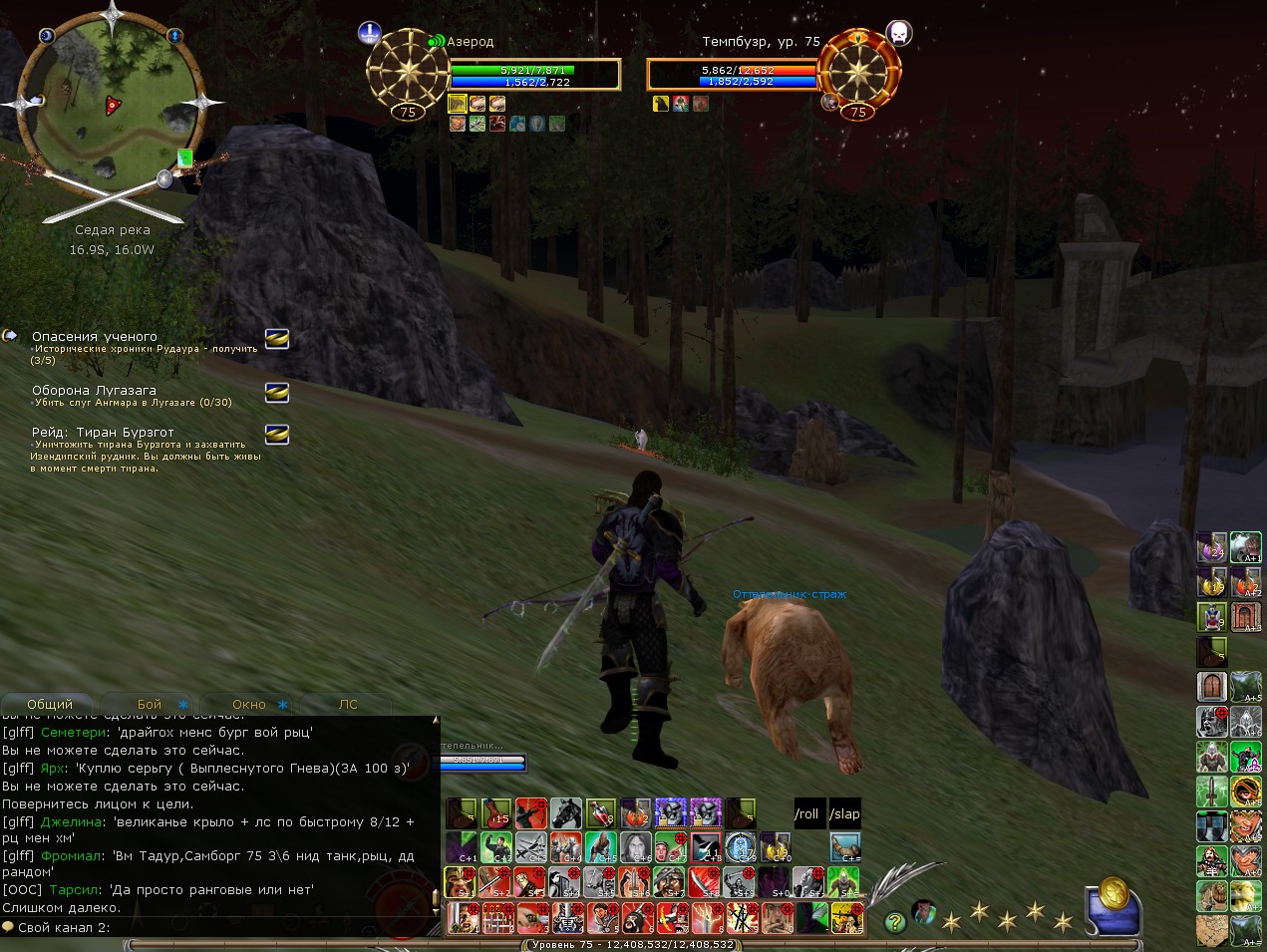
Task: Select the Азерод player portrait
Action: point(407,71)
